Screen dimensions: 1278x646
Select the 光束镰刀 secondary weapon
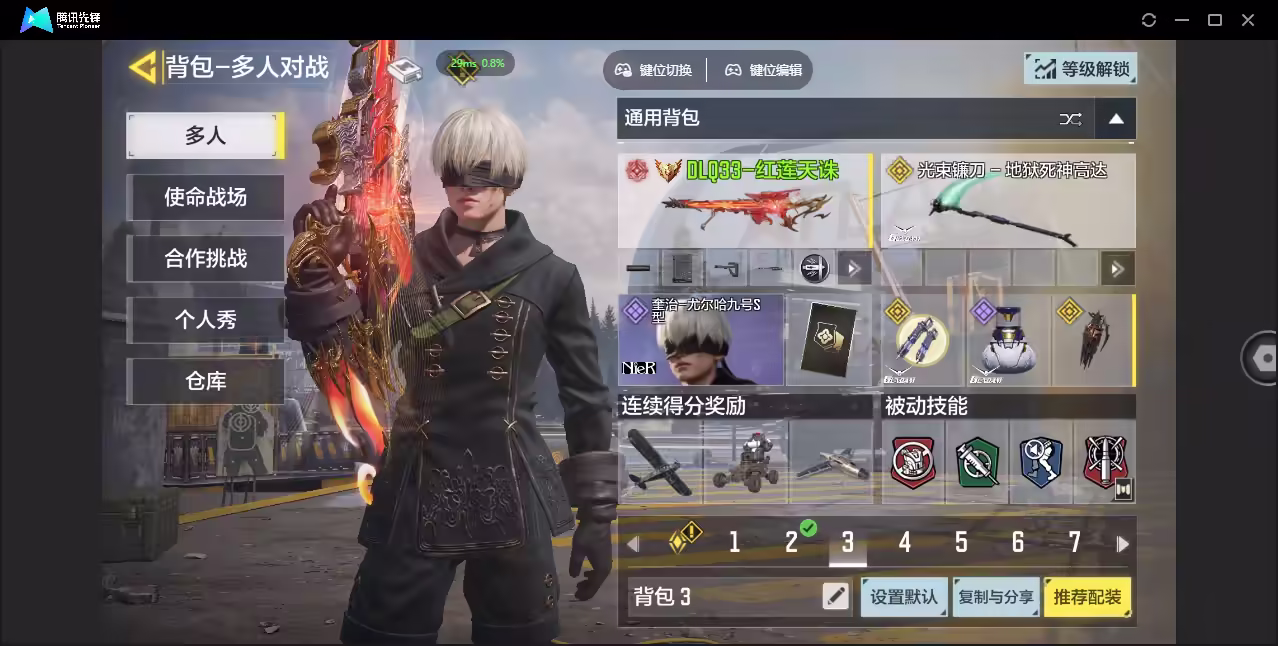(x=1008, y=201)
